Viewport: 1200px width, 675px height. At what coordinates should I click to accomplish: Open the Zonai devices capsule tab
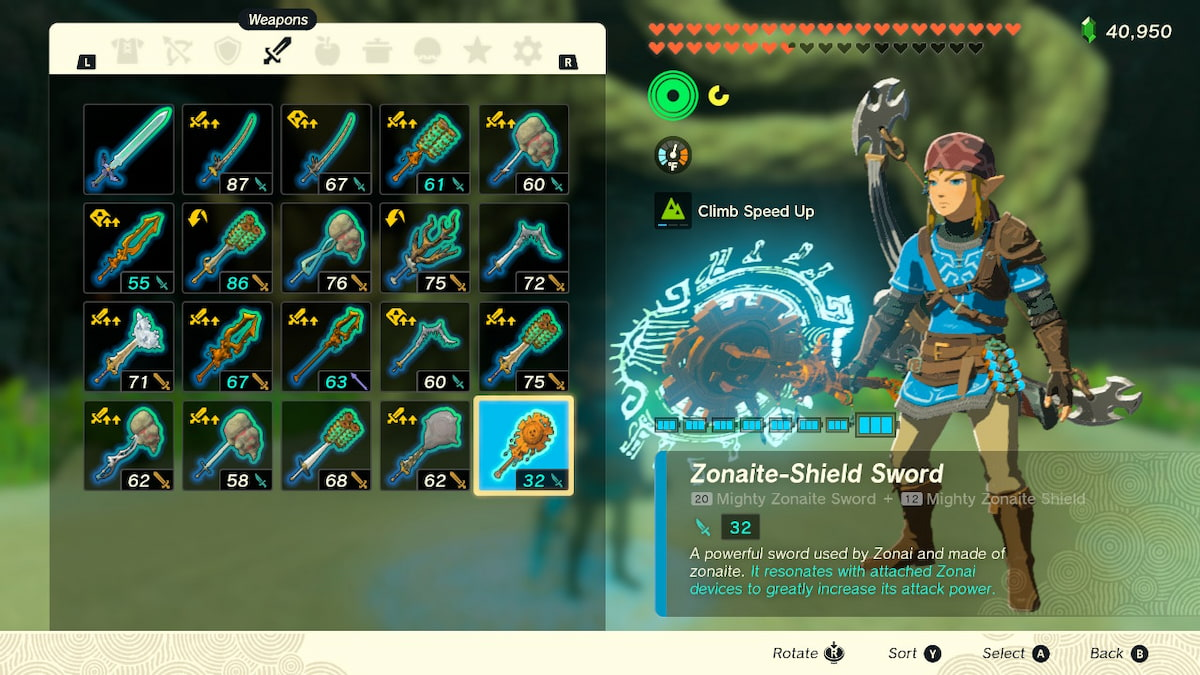tap(427, 52)
